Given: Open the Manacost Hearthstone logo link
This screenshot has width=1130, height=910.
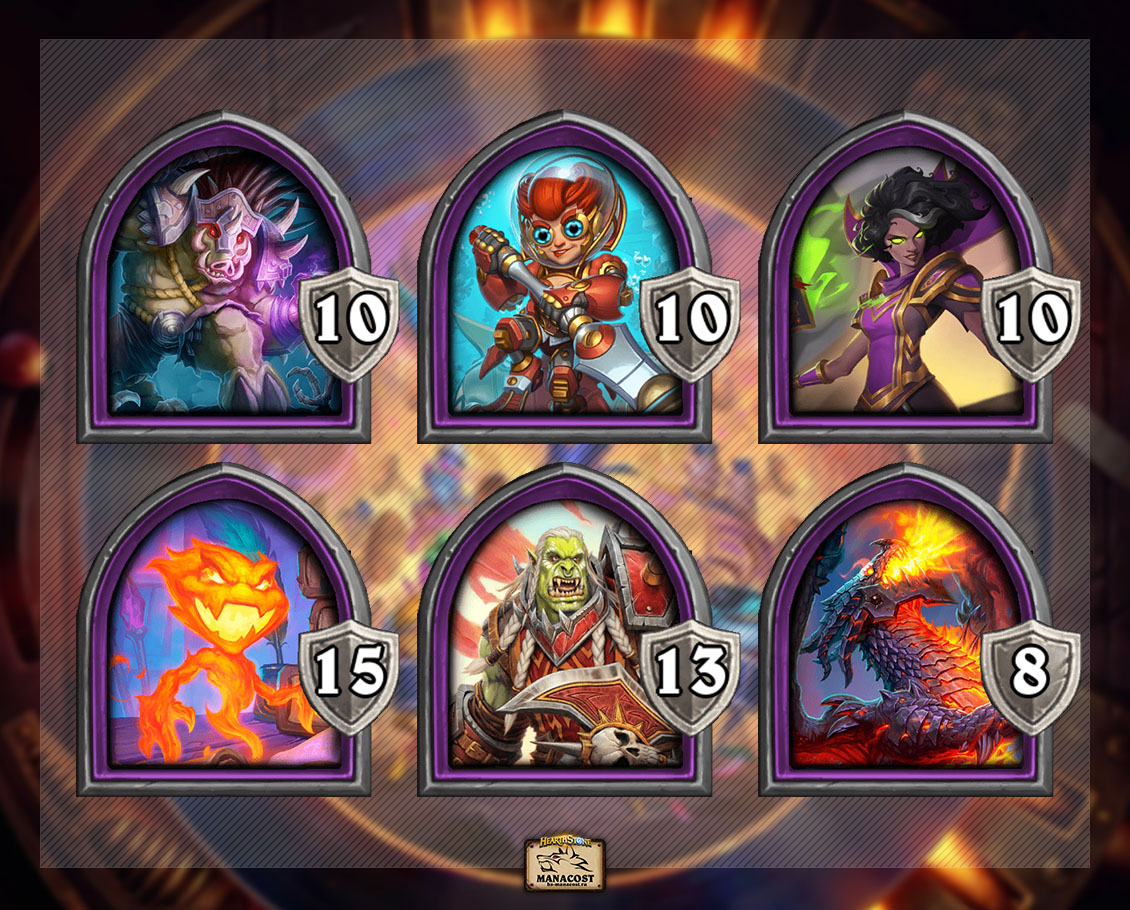Looking at the screenshot, I should [565, 862].
